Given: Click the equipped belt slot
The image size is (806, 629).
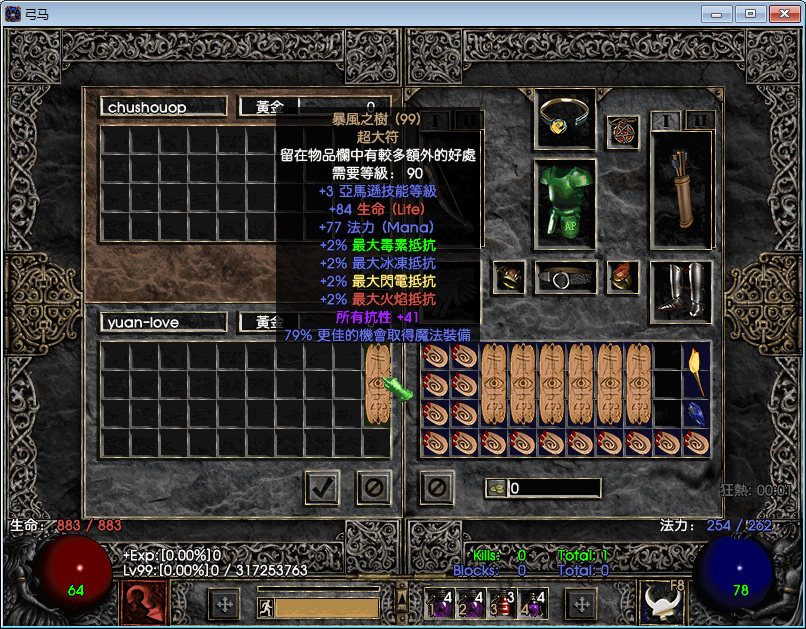Looking at the screenshot, I should [565, 278].
